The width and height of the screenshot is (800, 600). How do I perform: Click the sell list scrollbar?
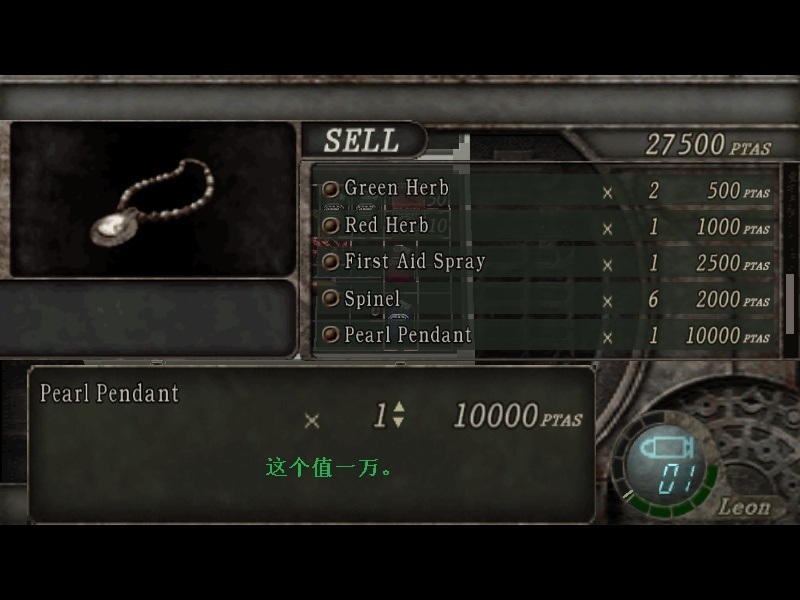790,302
